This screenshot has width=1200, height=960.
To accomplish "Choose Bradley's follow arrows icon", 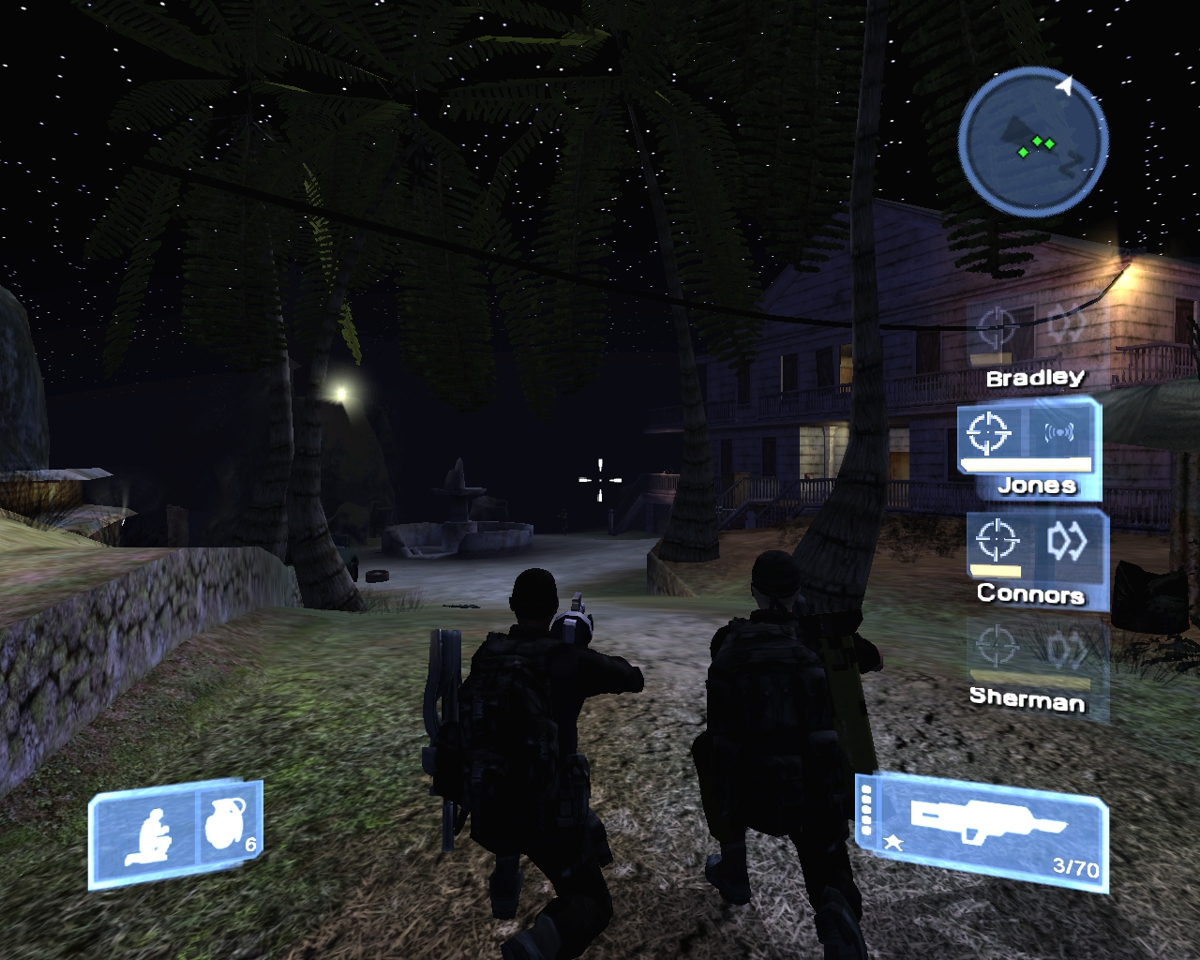I will [x=1066, y=326].
